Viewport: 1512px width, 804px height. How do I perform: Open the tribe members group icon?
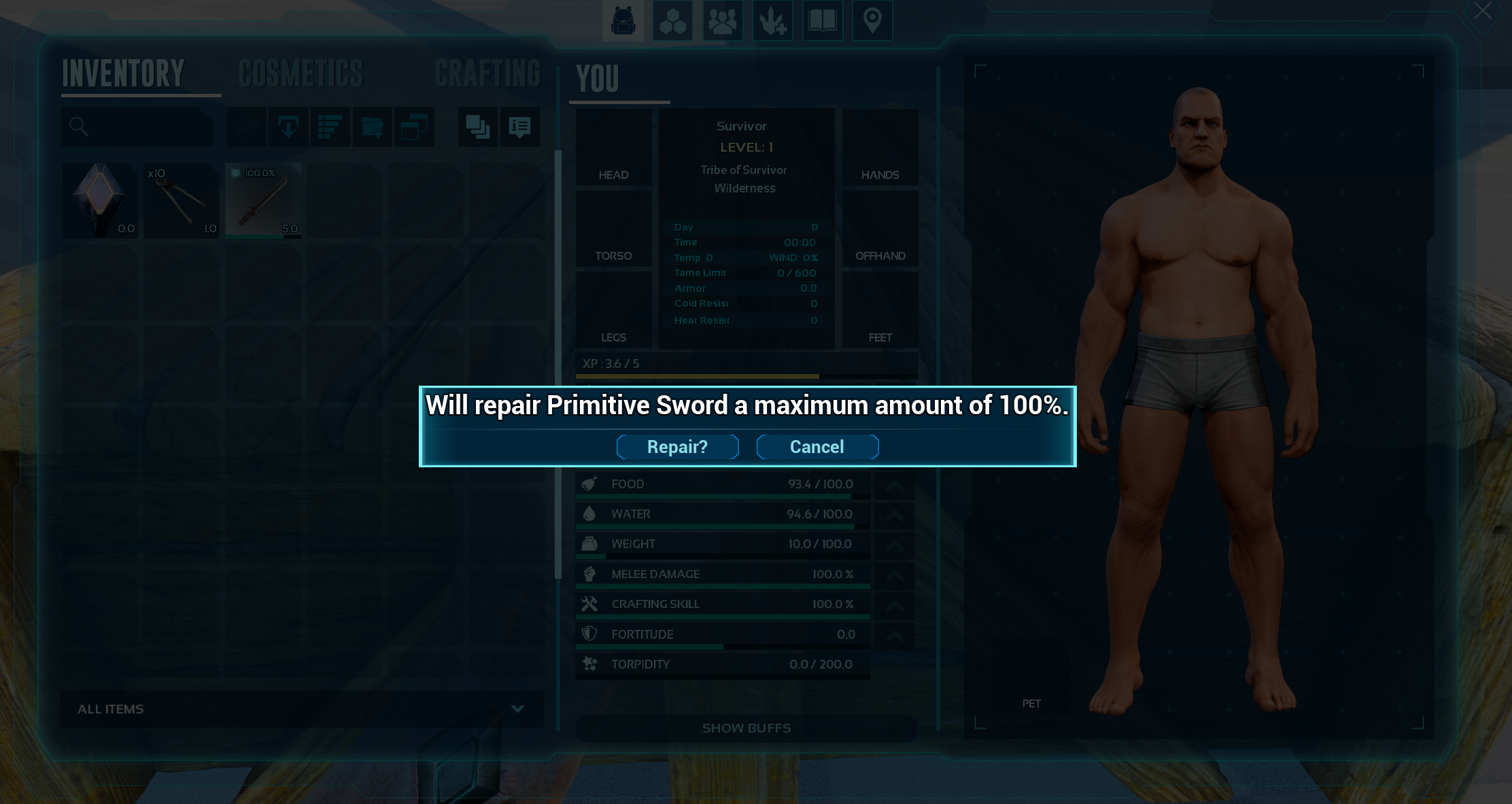(x=722, y=20)
